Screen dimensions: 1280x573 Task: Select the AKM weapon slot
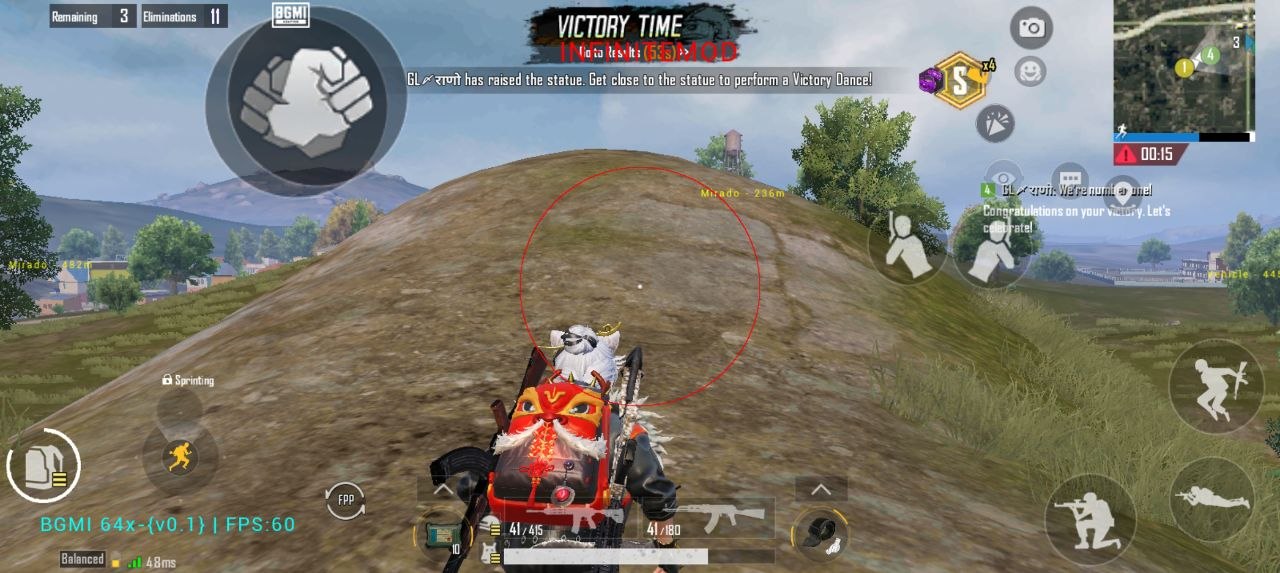click(x=707, y=518)
